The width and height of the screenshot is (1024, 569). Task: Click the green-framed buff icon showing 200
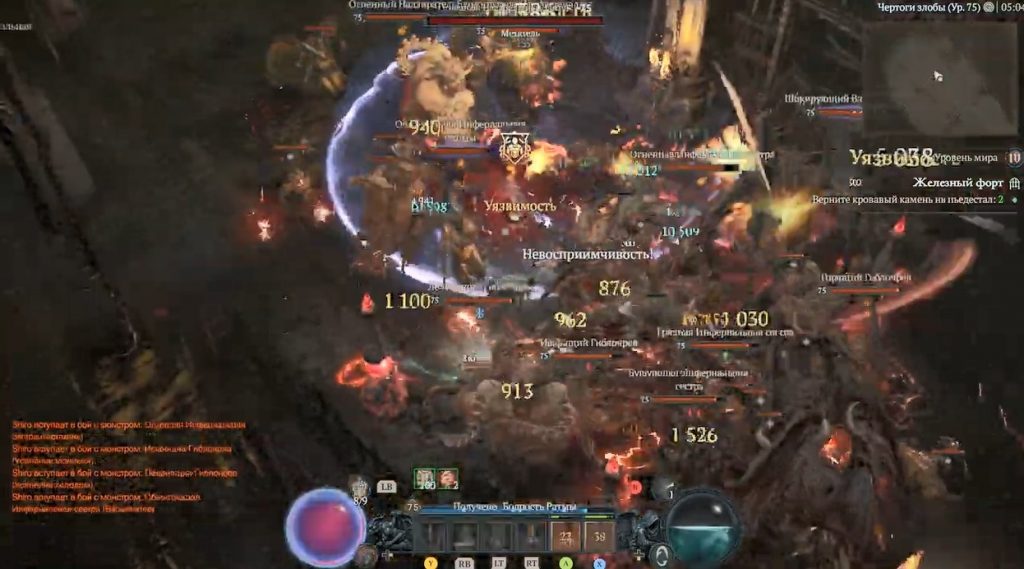coord(424,478)
